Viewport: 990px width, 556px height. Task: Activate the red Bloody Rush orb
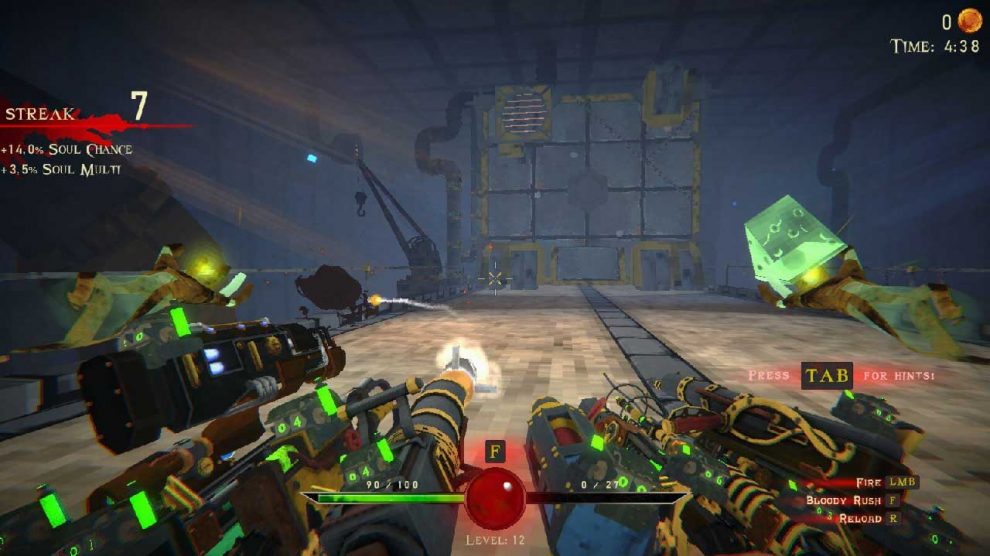(495, 498)
